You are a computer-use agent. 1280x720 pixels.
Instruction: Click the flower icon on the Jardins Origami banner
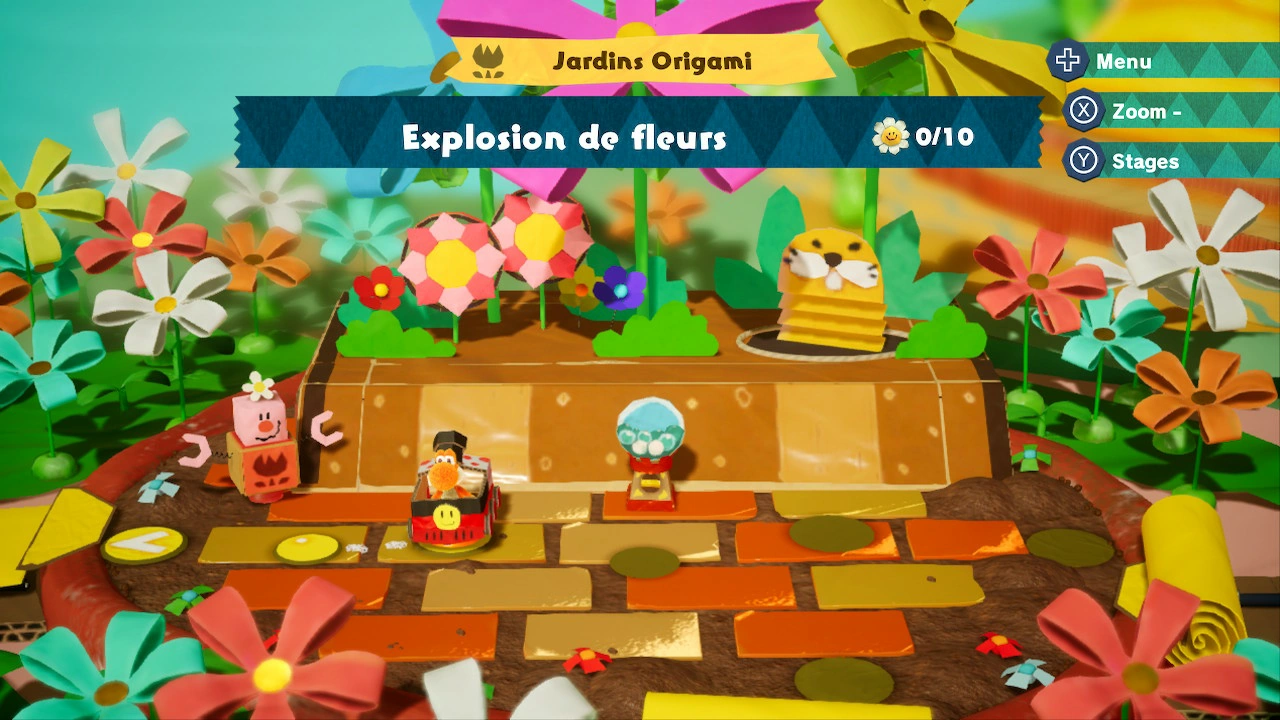[487, 60]
